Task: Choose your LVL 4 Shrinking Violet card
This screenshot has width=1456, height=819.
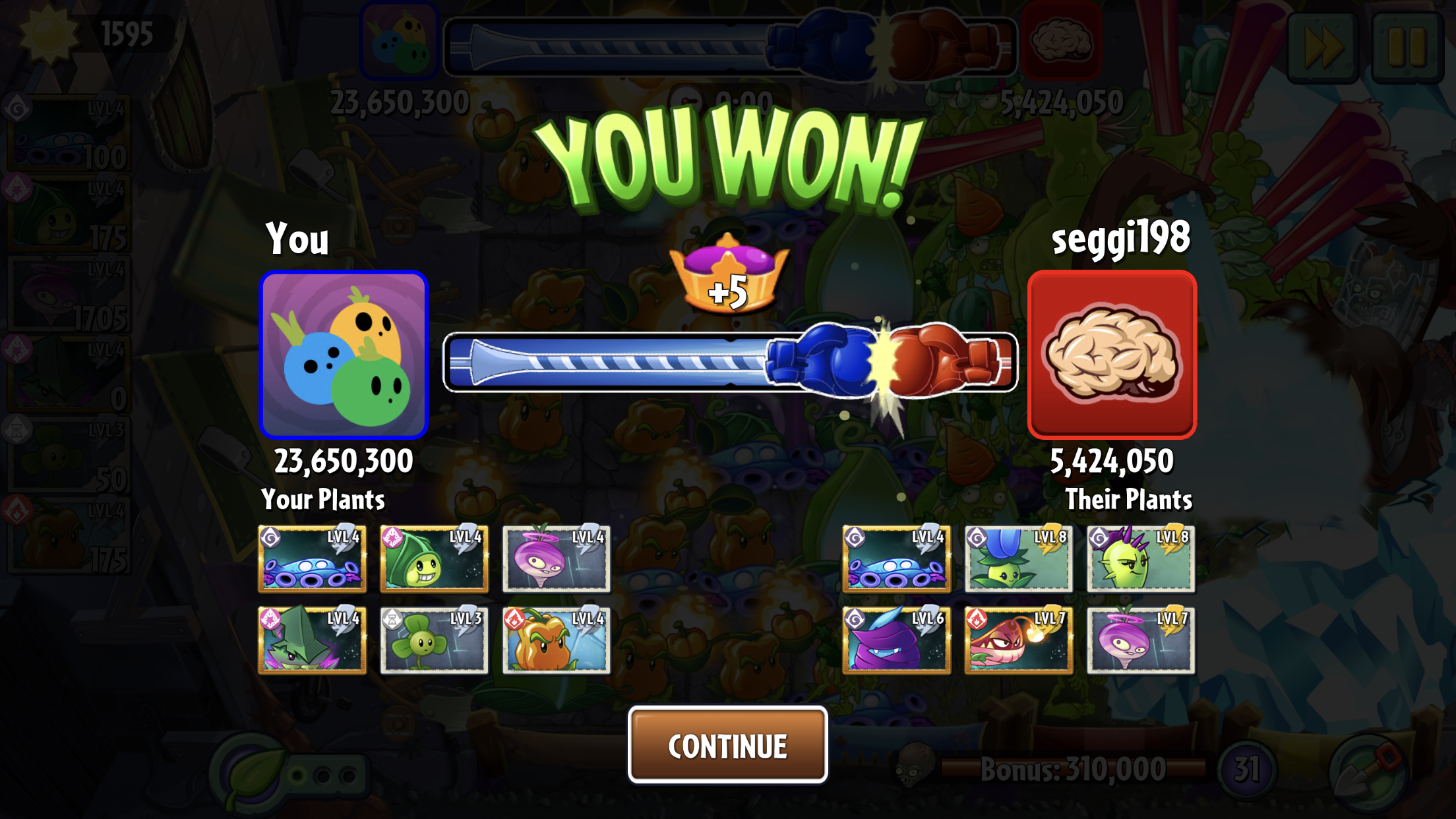Action: point(556,559)
